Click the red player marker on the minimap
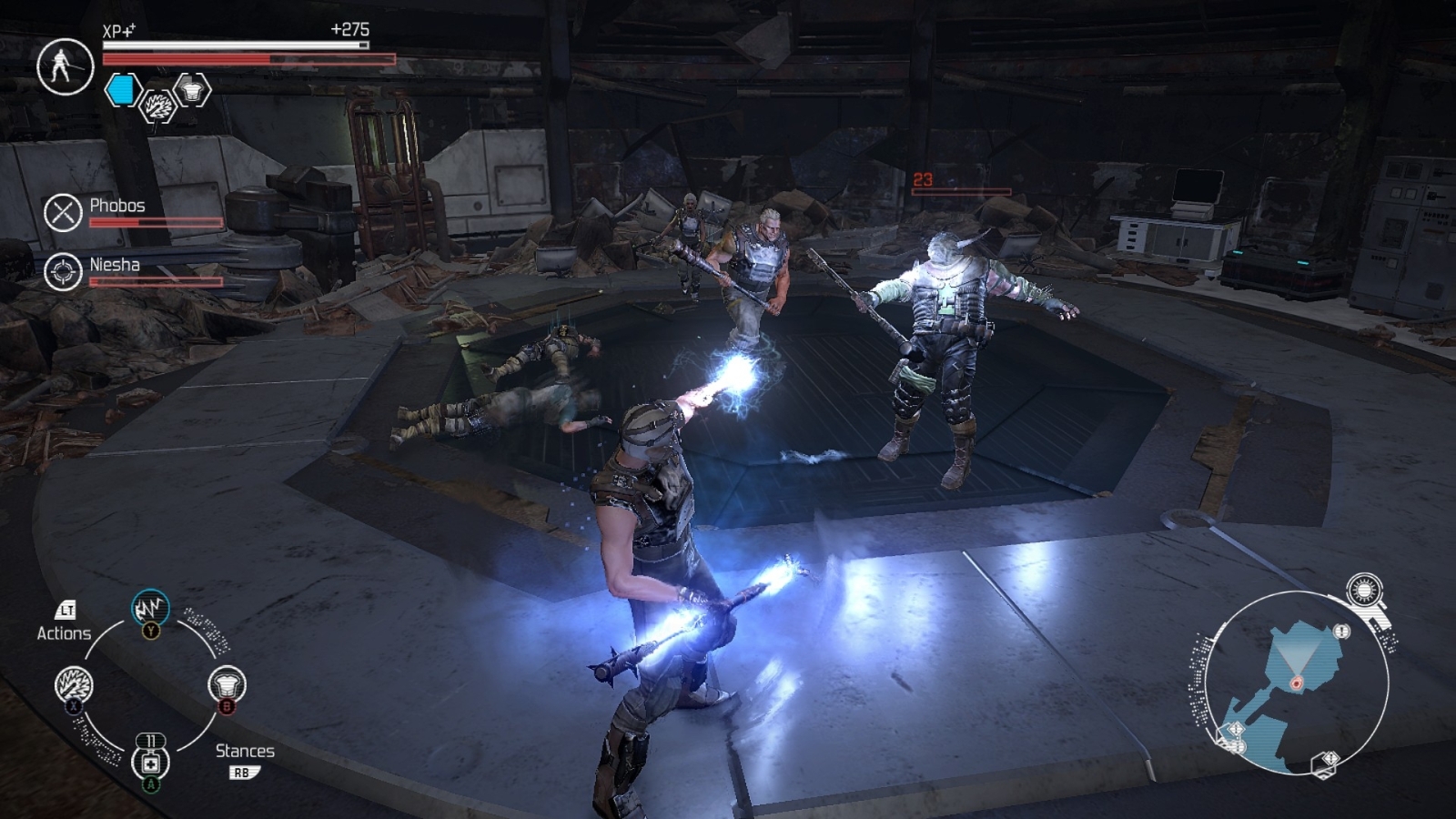The image size is (1456, 819). pyautogui.click(x=1296, y=682)
